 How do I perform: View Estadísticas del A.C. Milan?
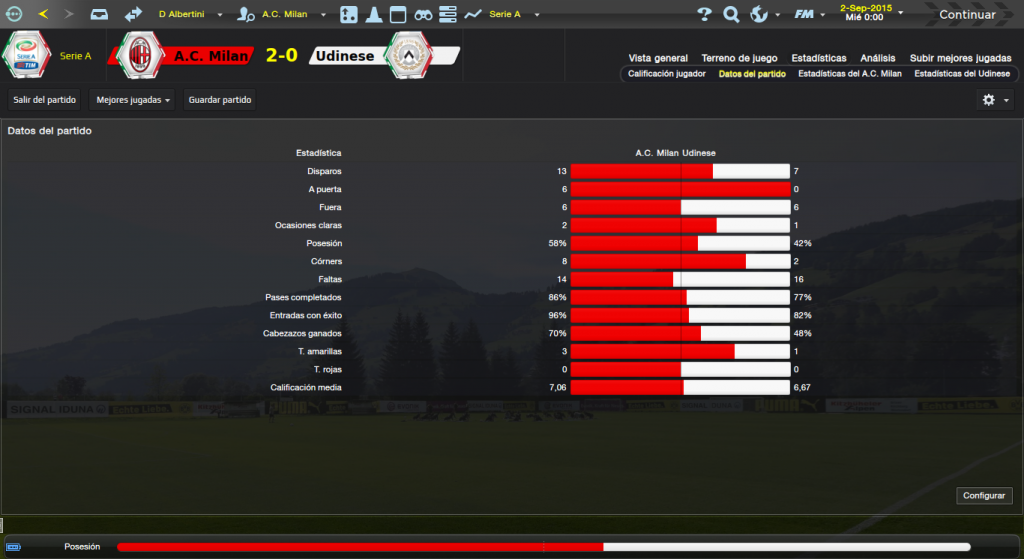tap(849, 74)
